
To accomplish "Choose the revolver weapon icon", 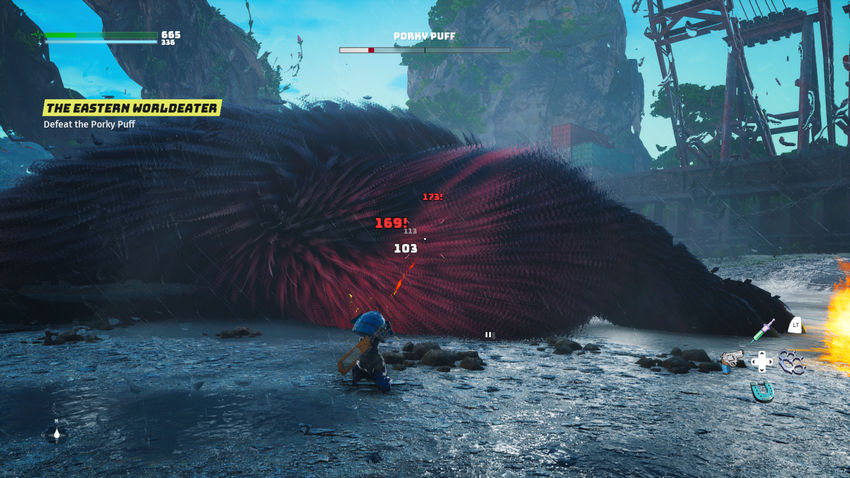I will click(730, 359).
